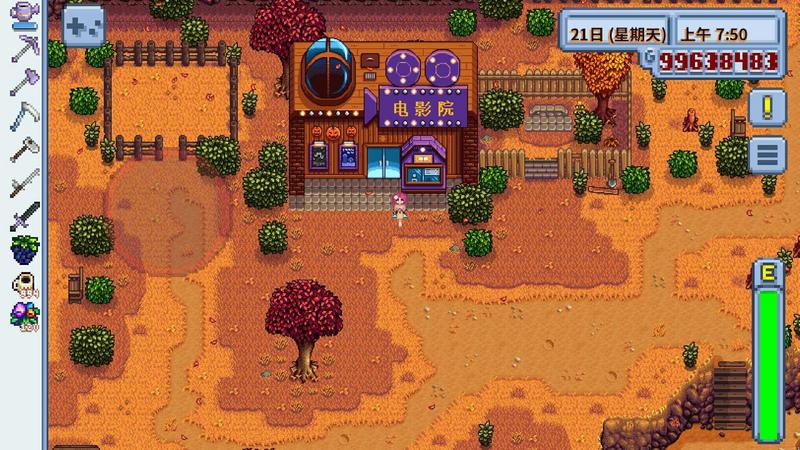Select the watering can in the toolbar
Image resolution: width=800 pixels, height=450 pixels.
(x=23, y=16)
